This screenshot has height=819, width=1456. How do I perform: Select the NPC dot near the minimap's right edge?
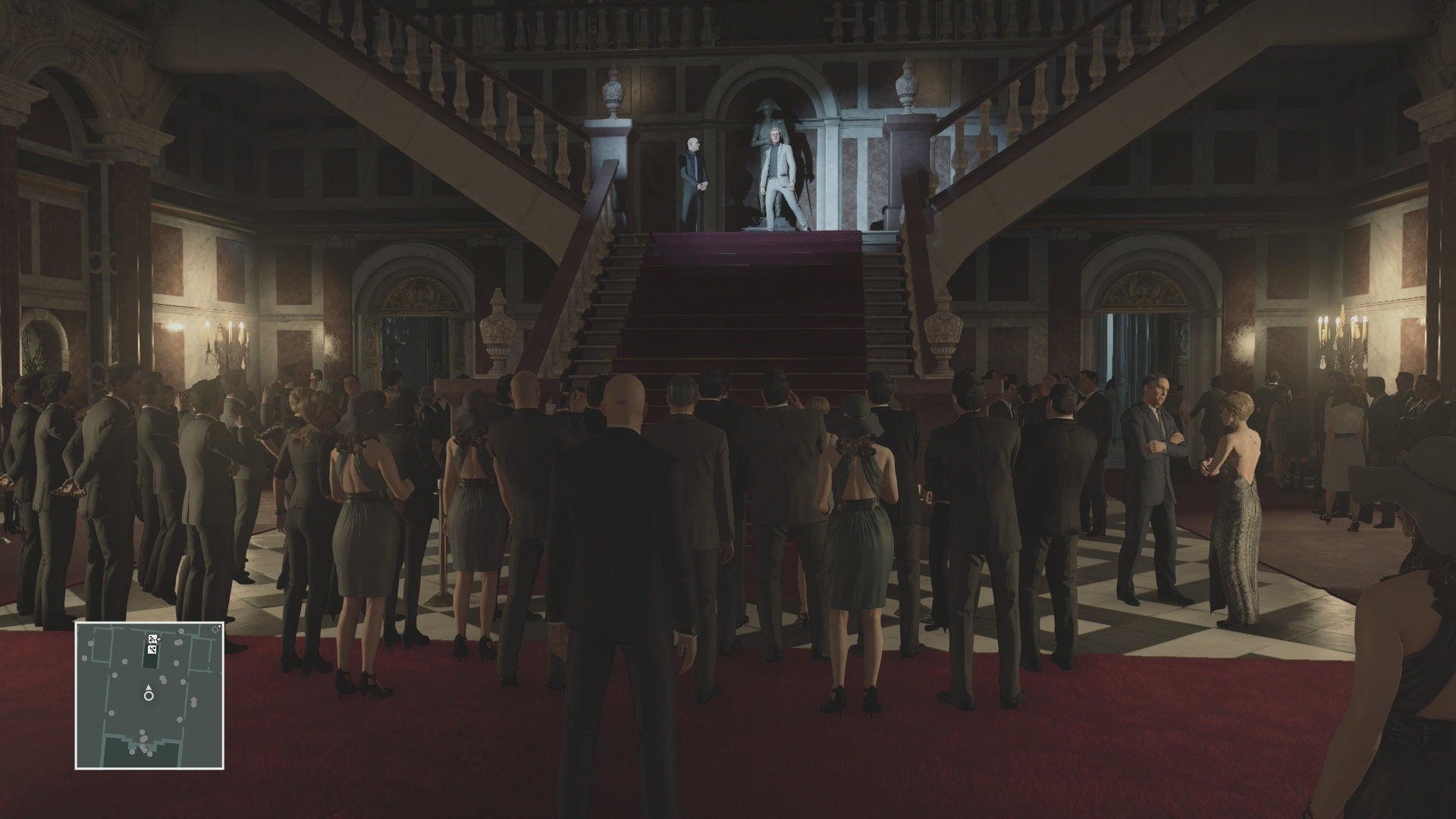(x=193, y=701)
